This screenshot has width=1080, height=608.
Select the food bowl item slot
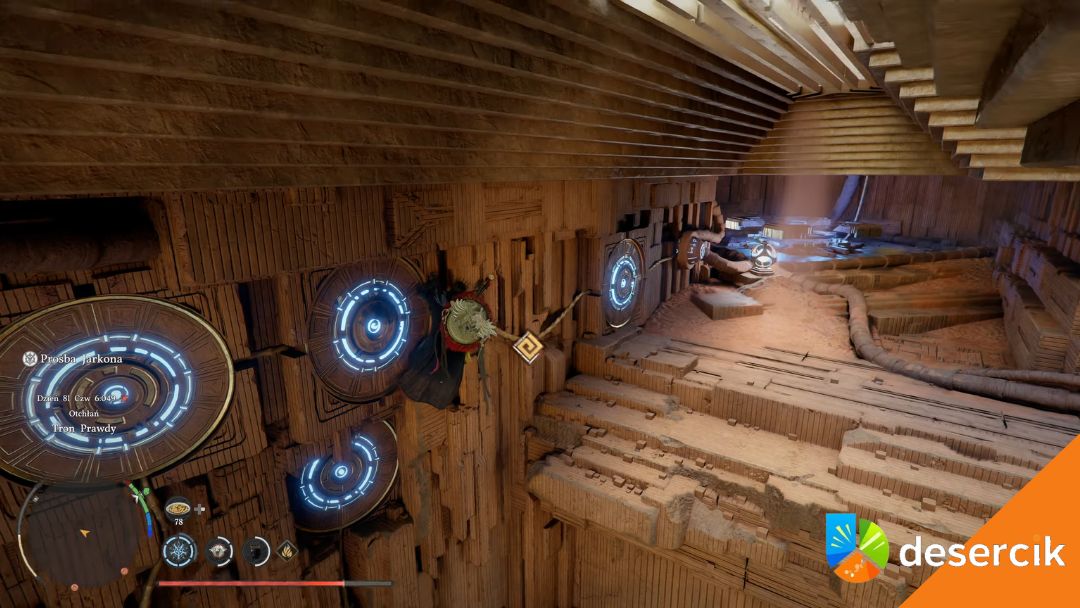[178, 508]
